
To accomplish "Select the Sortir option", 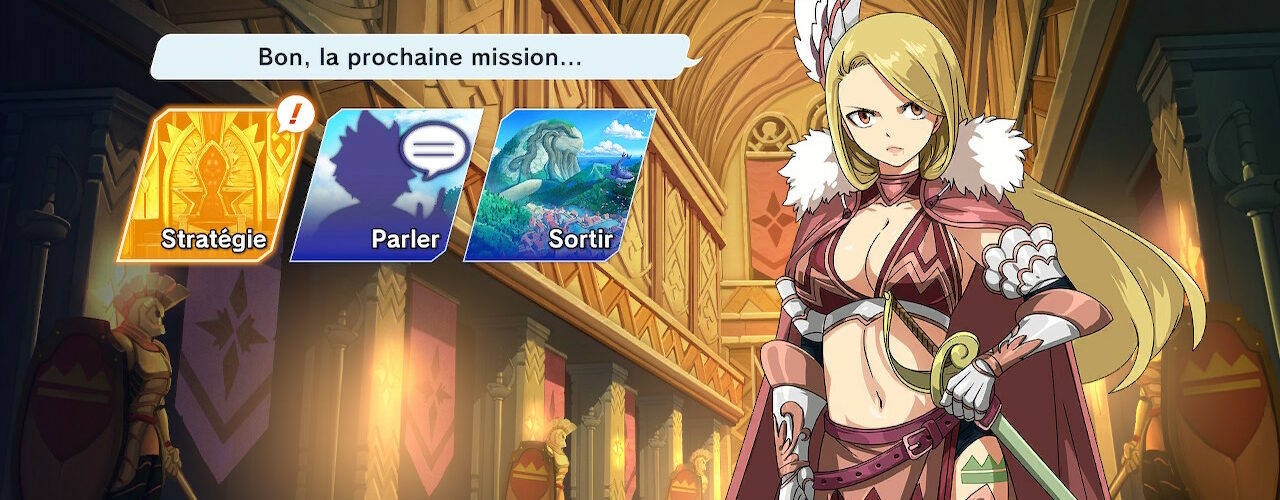I will point(560,186).
